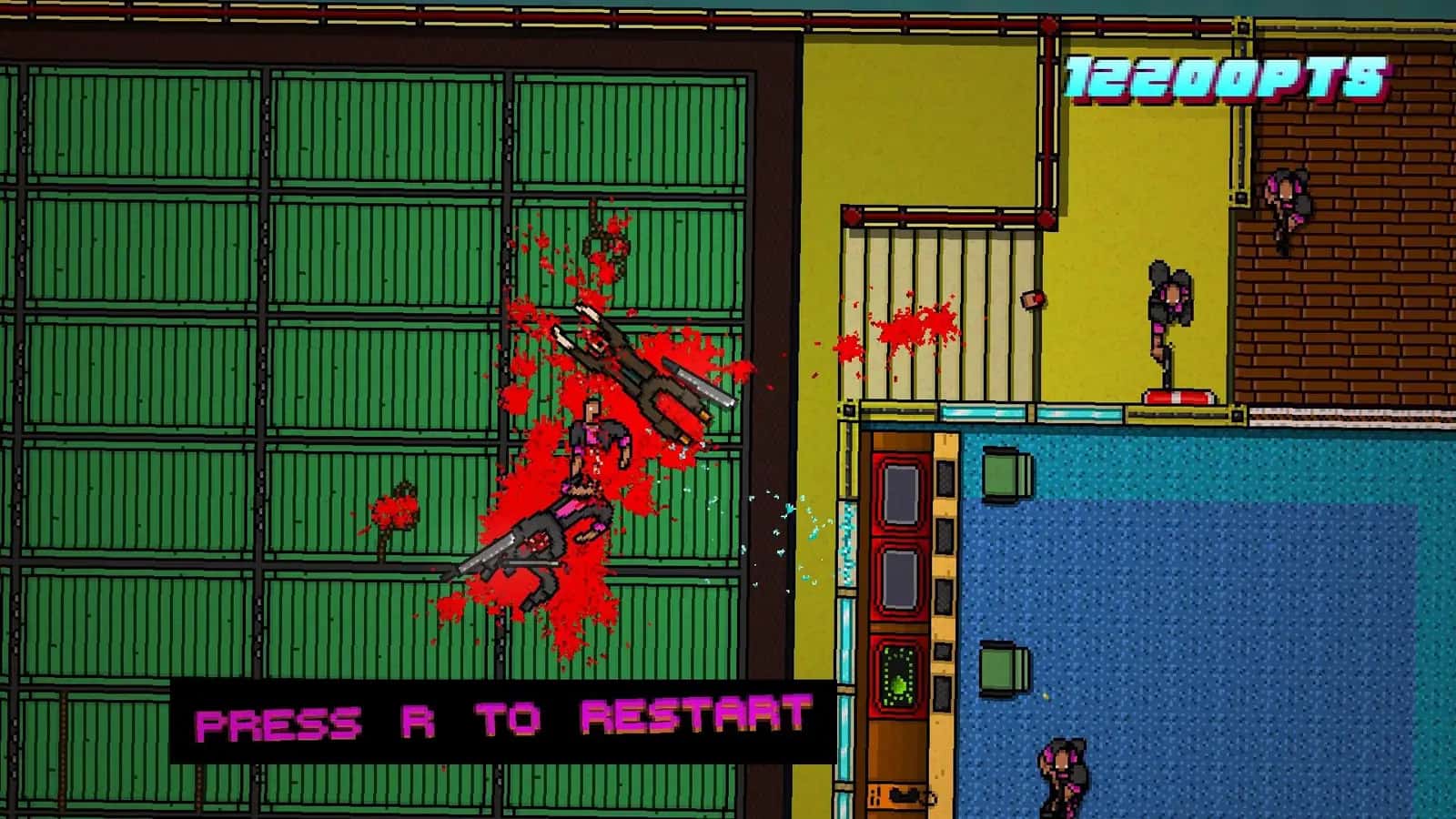Toggle the upper dark locker door by the pool

pos(902,491)
